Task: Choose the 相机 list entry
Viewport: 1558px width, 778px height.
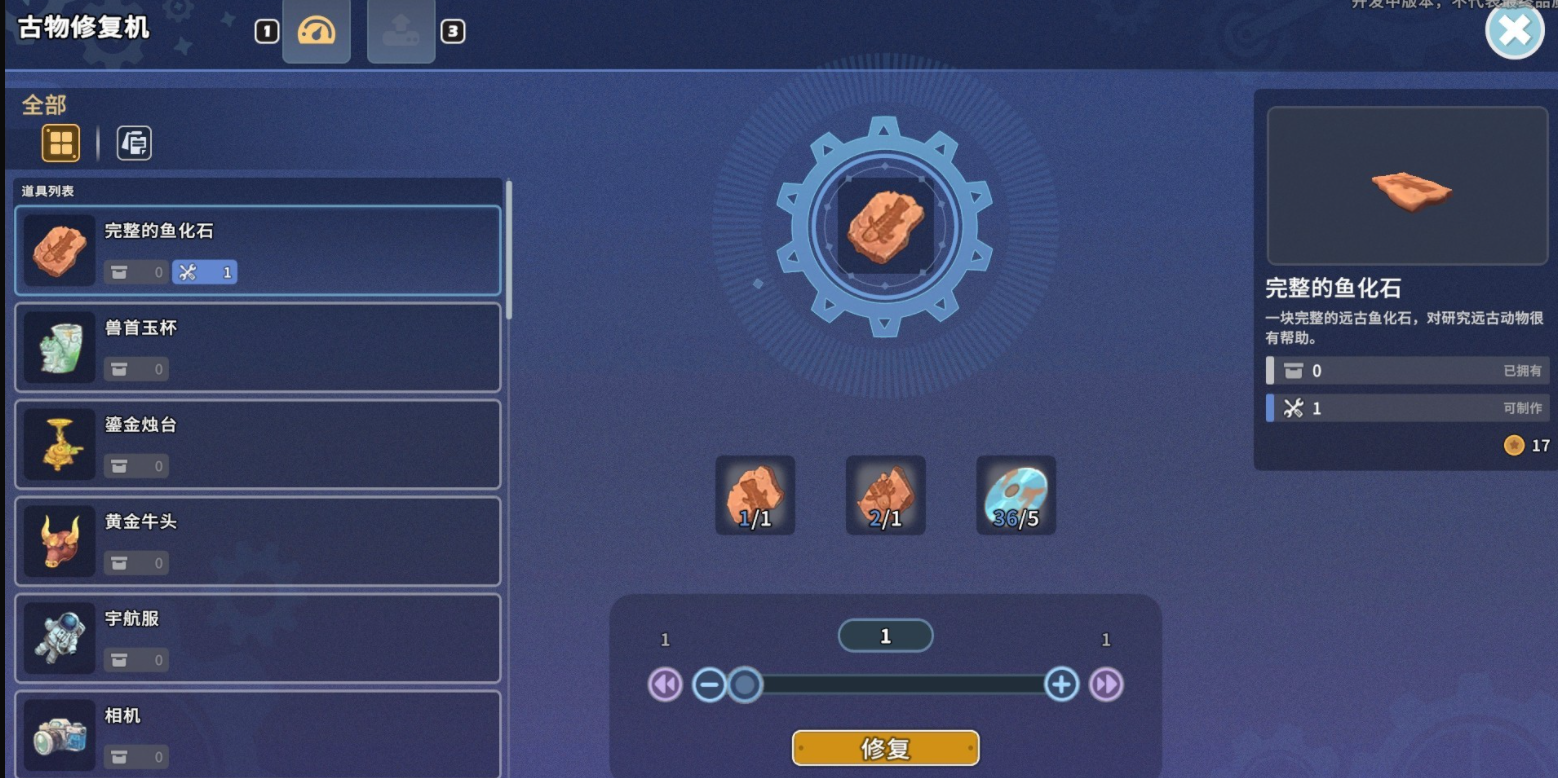Action: (258, 733)
